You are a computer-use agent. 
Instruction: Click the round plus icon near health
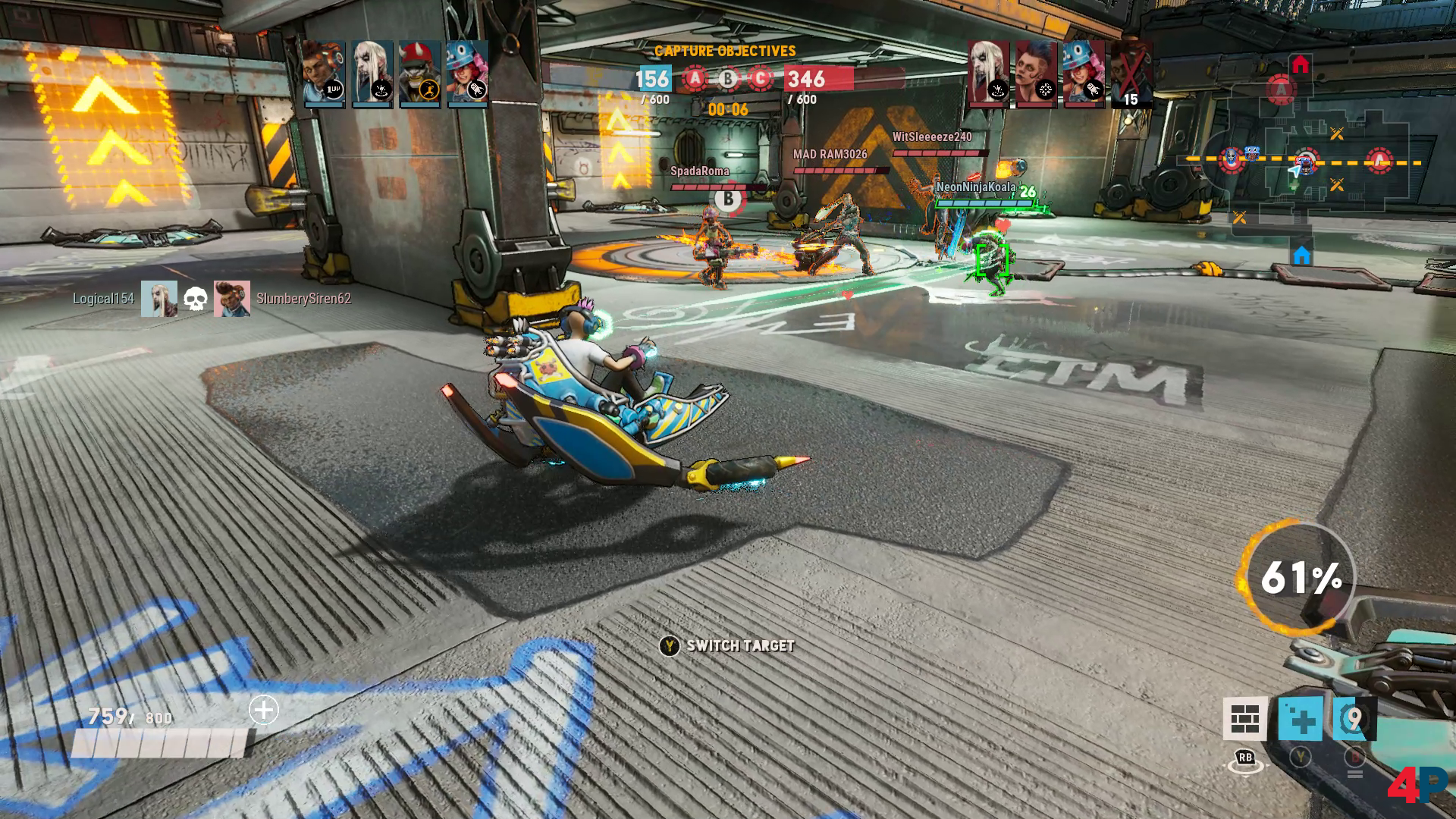click(x=264, y=711)
